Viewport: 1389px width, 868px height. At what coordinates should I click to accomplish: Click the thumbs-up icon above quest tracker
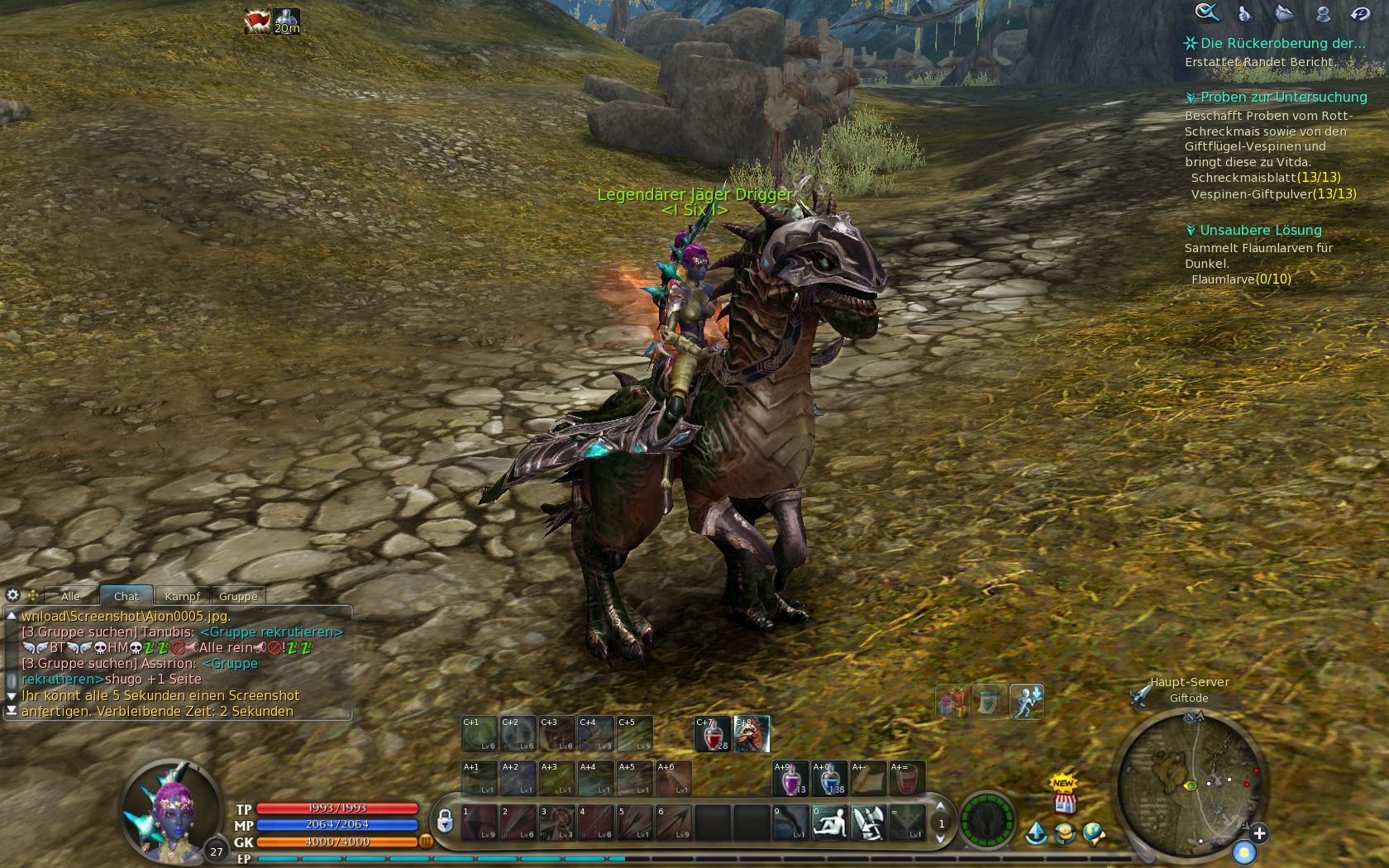[1245, 13]
